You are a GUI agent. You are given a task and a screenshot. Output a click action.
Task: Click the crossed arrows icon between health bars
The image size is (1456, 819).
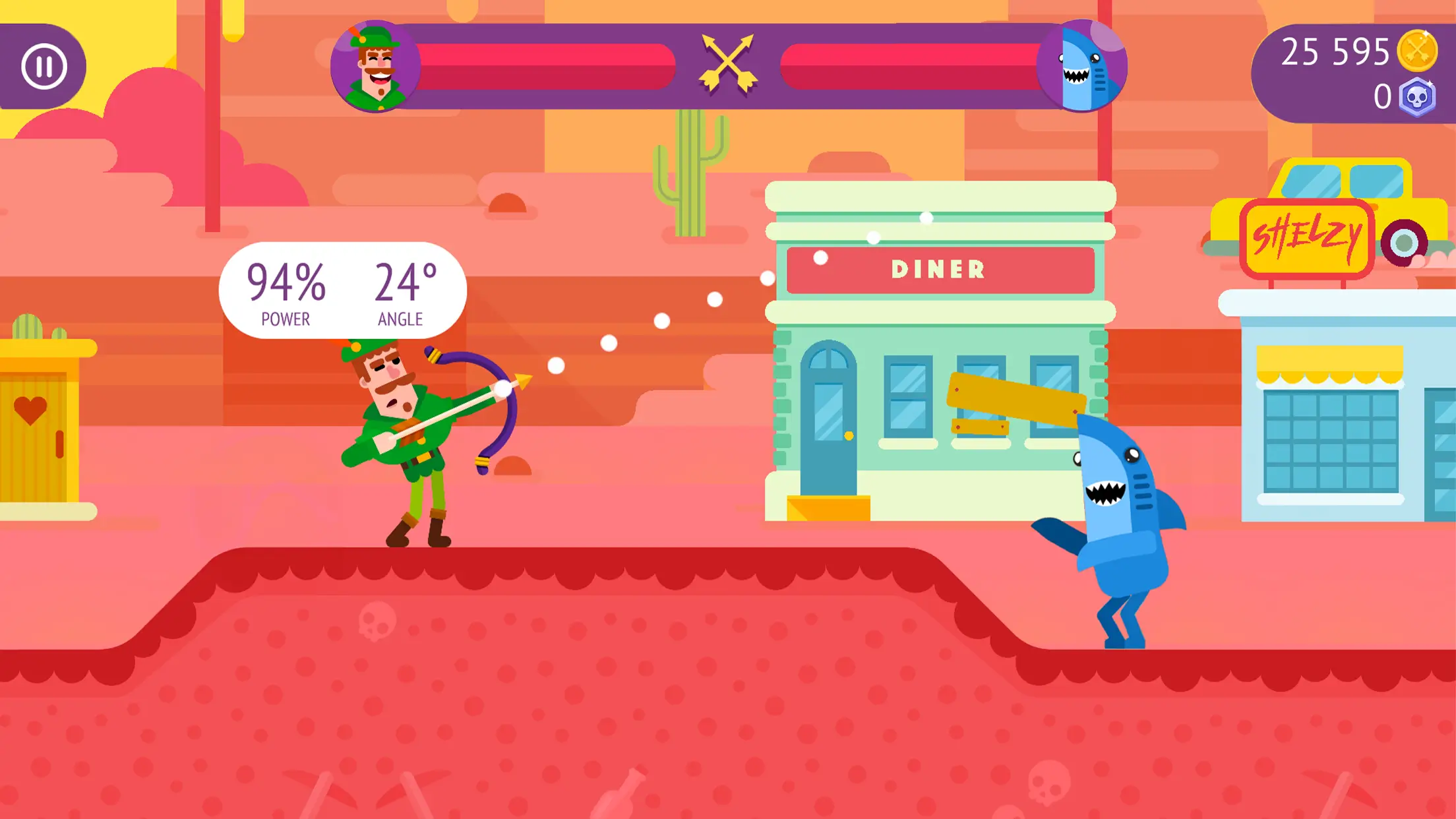click(x=728, y=63)
